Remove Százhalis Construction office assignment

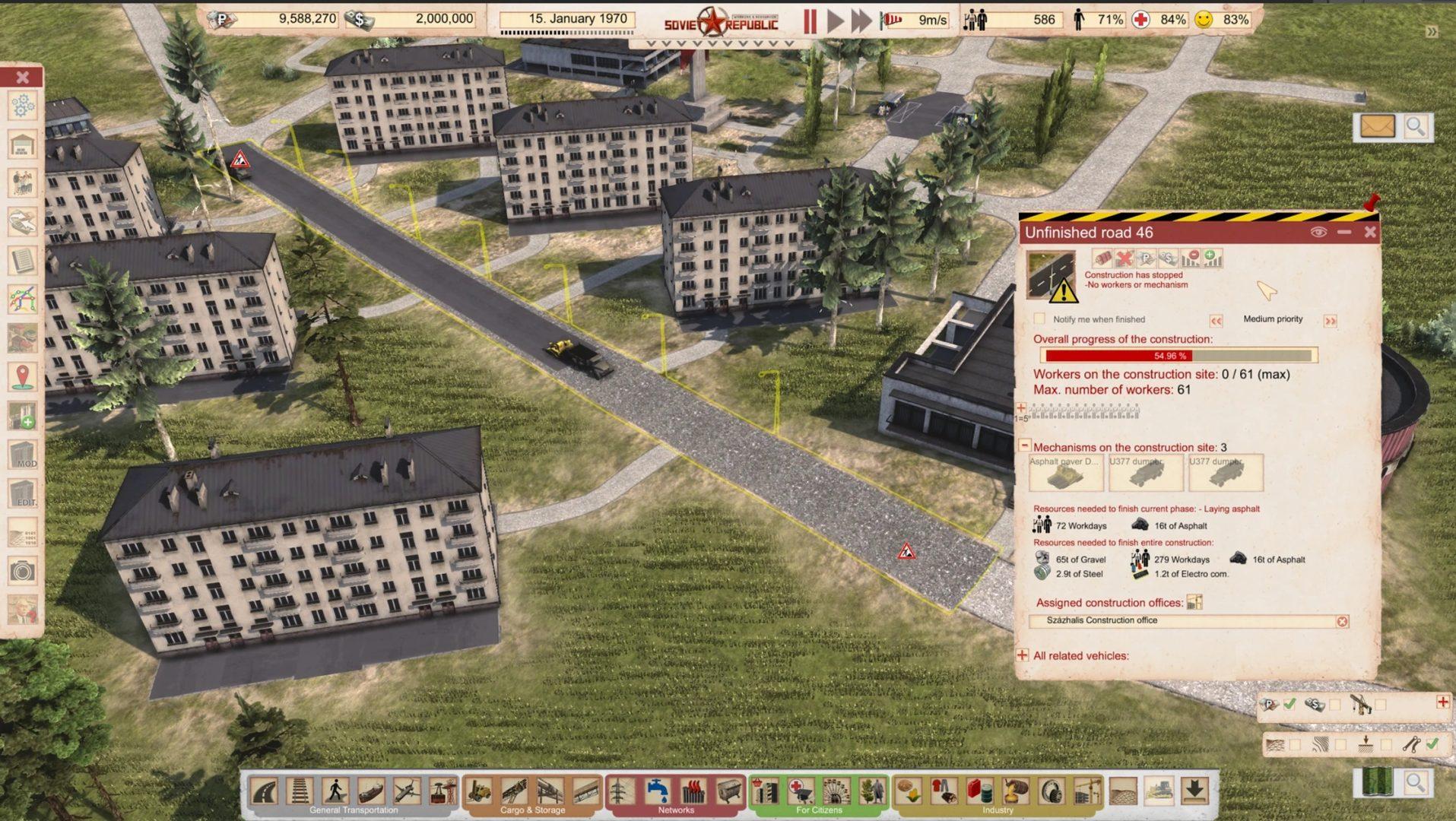pos(1342,621)
